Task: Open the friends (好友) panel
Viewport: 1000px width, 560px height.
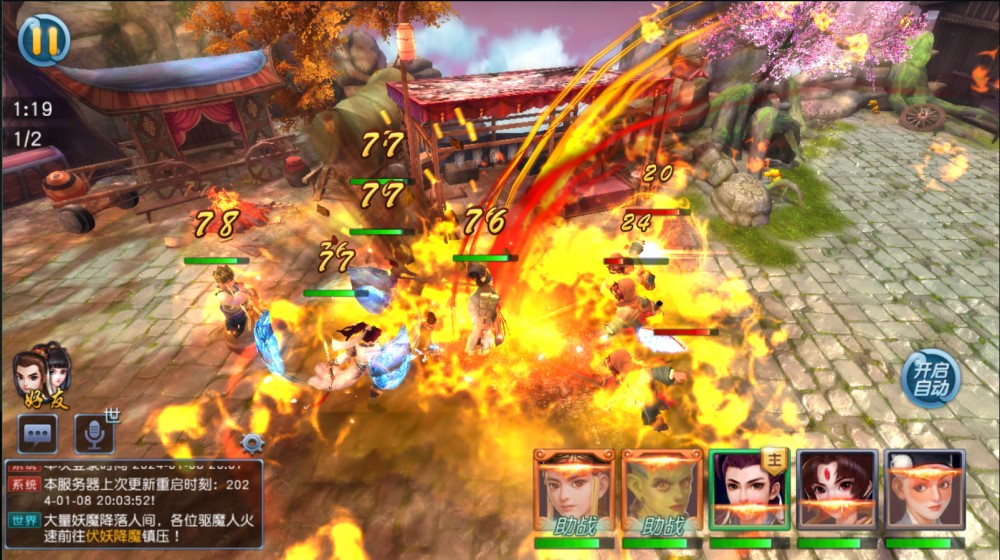Action: tap(42, 376)
